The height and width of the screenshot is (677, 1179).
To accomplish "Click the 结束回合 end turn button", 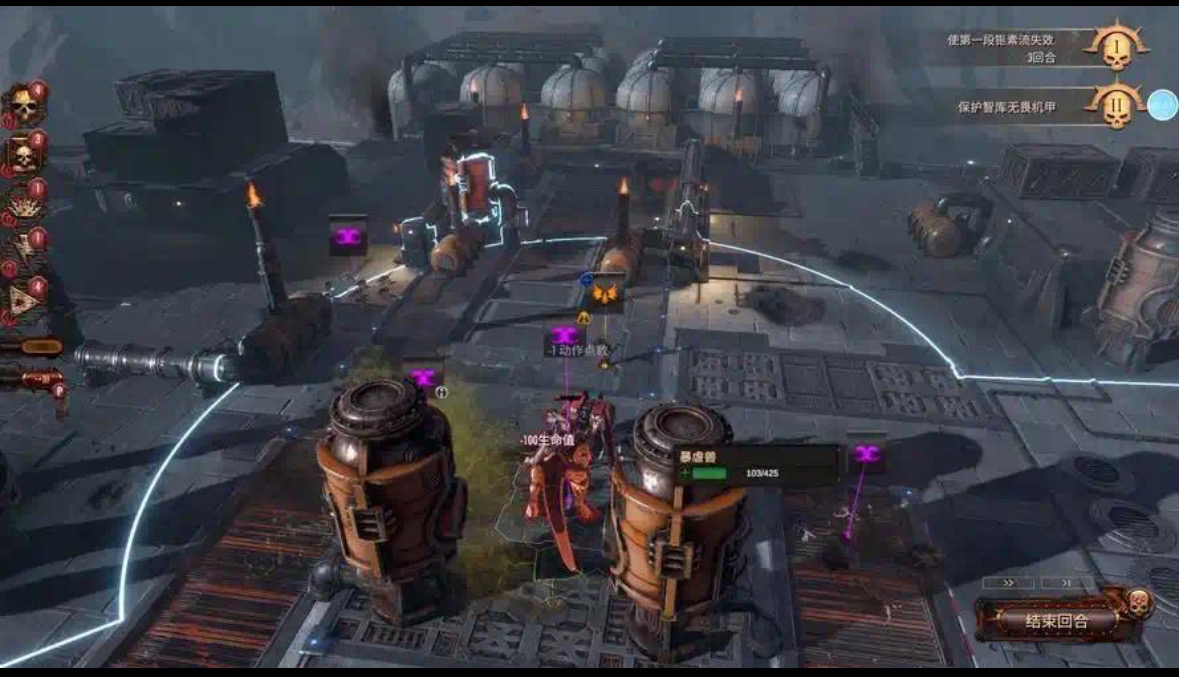I will pos(1056,620).
